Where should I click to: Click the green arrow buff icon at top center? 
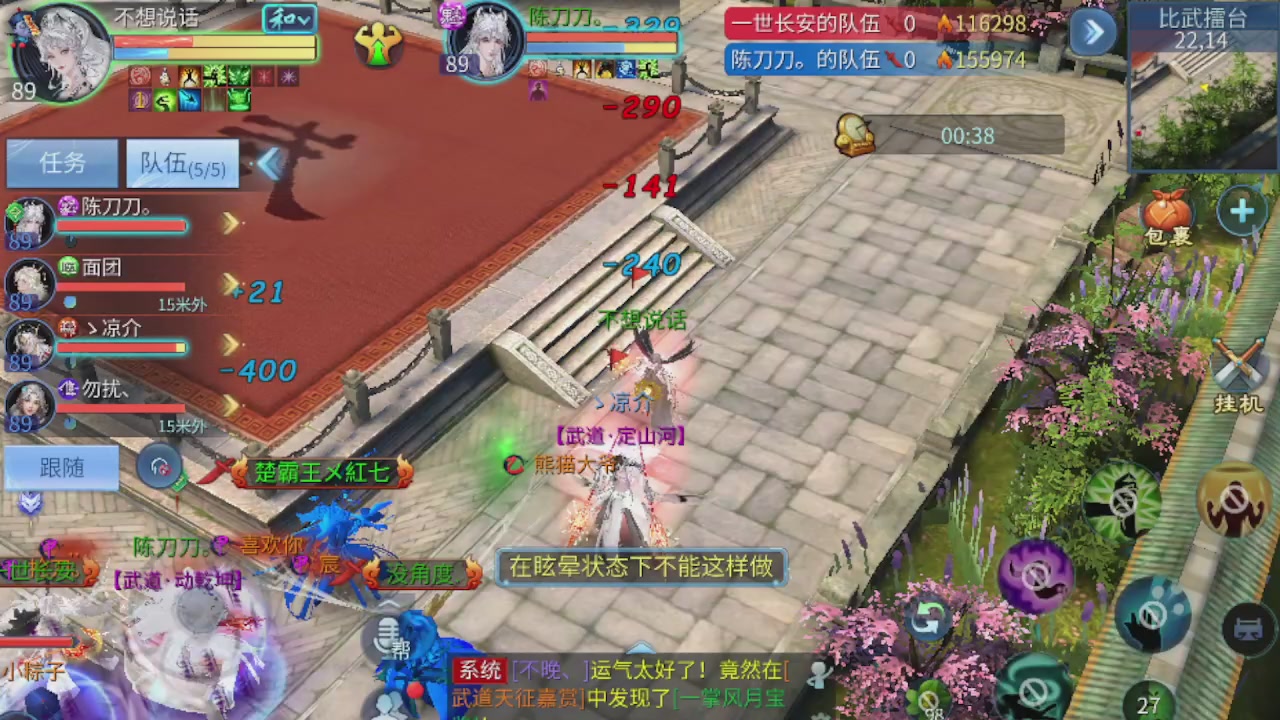tap(378, 45)
